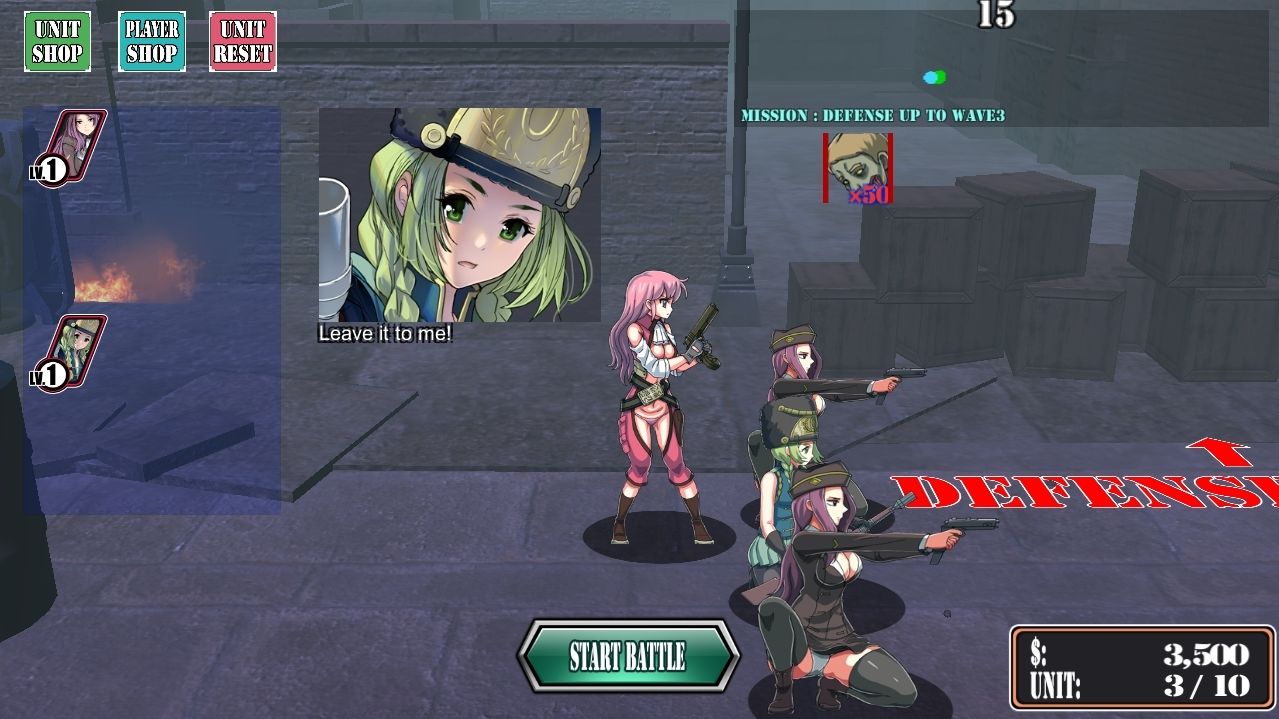Open the Player Shop
Image resolution: width=1279 pixels, height=719 pixels.
151,42
